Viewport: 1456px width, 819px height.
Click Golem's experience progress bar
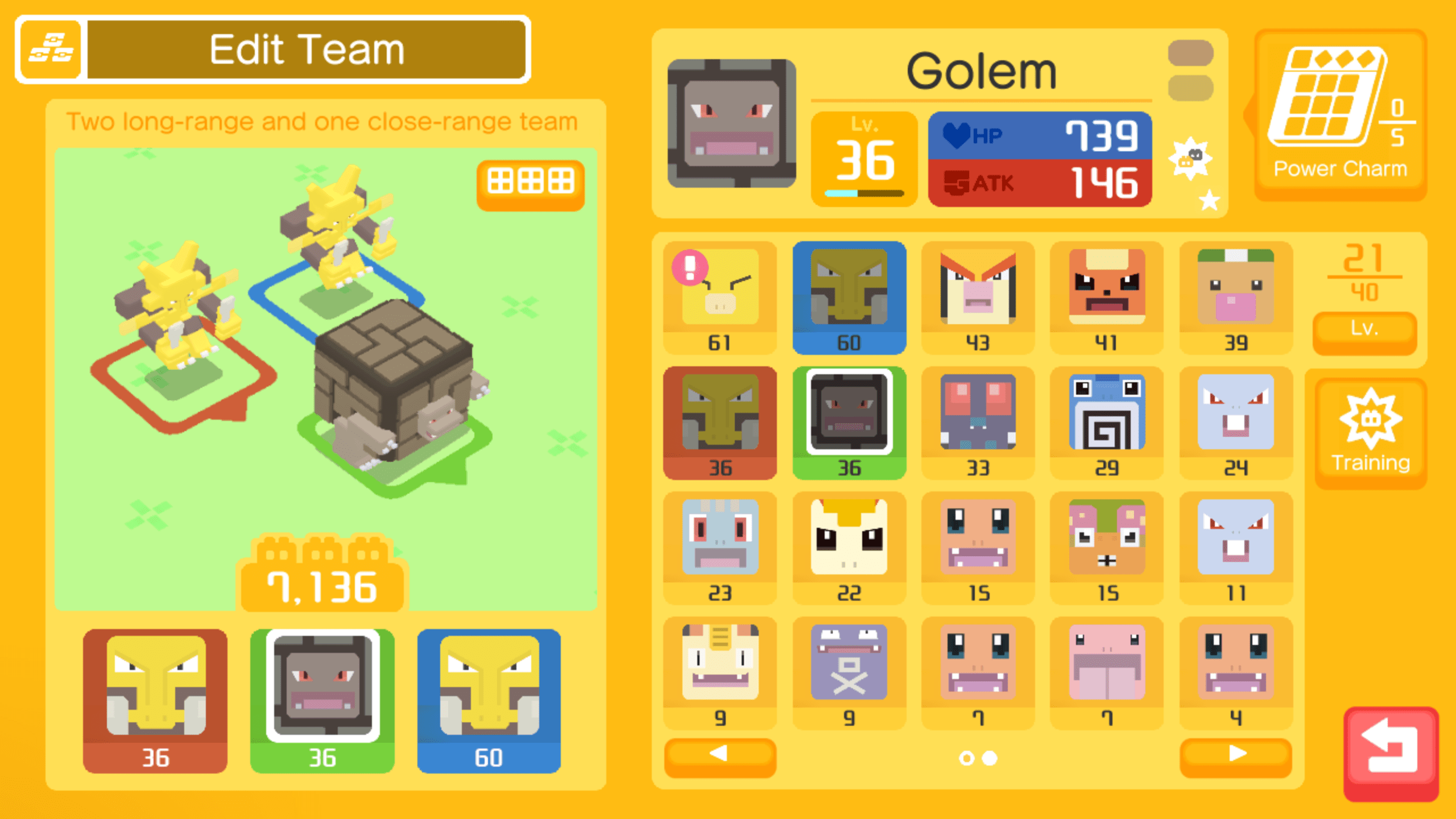click(864, 193)
